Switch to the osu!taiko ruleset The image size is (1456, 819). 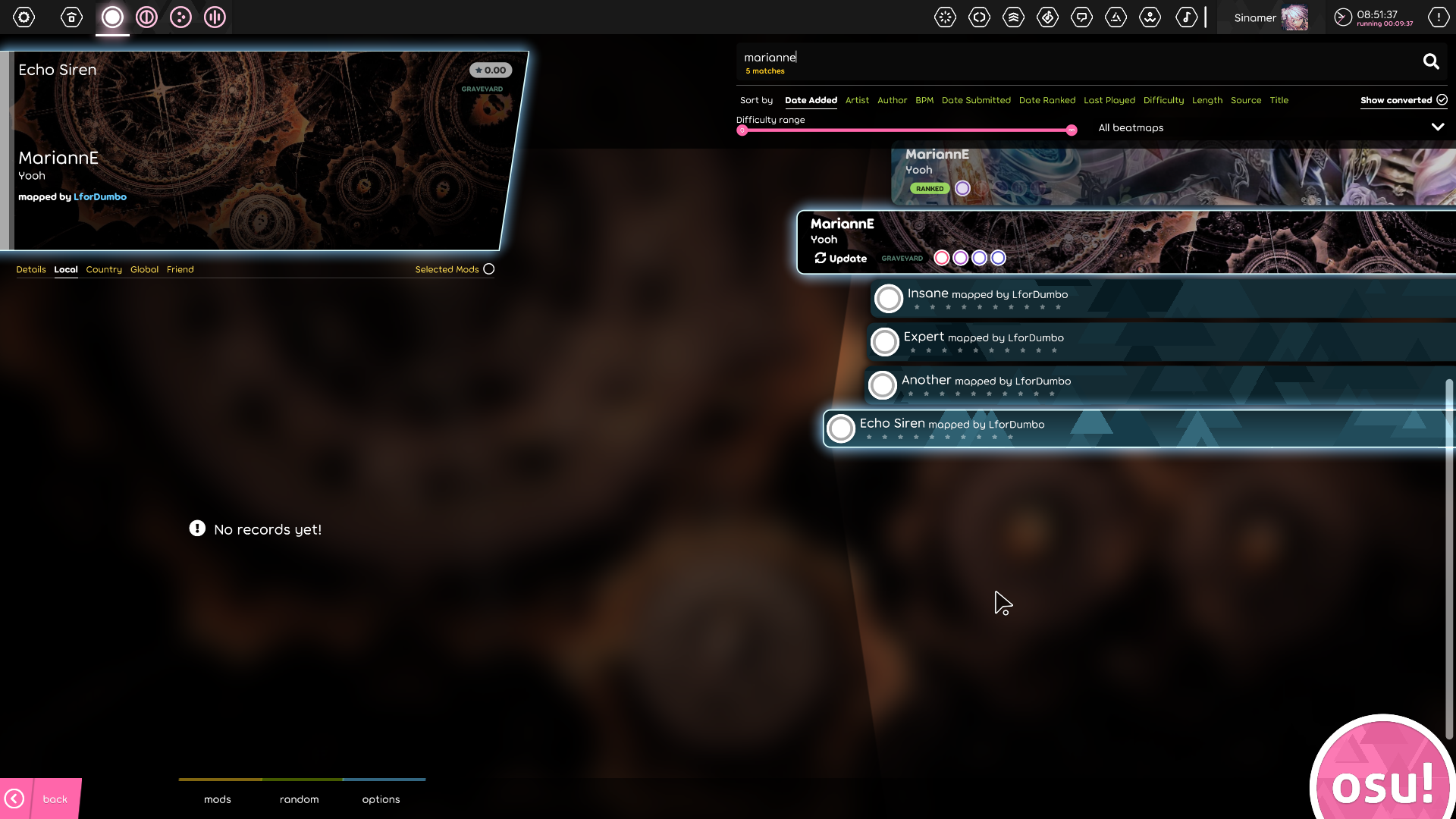[146, 17]
